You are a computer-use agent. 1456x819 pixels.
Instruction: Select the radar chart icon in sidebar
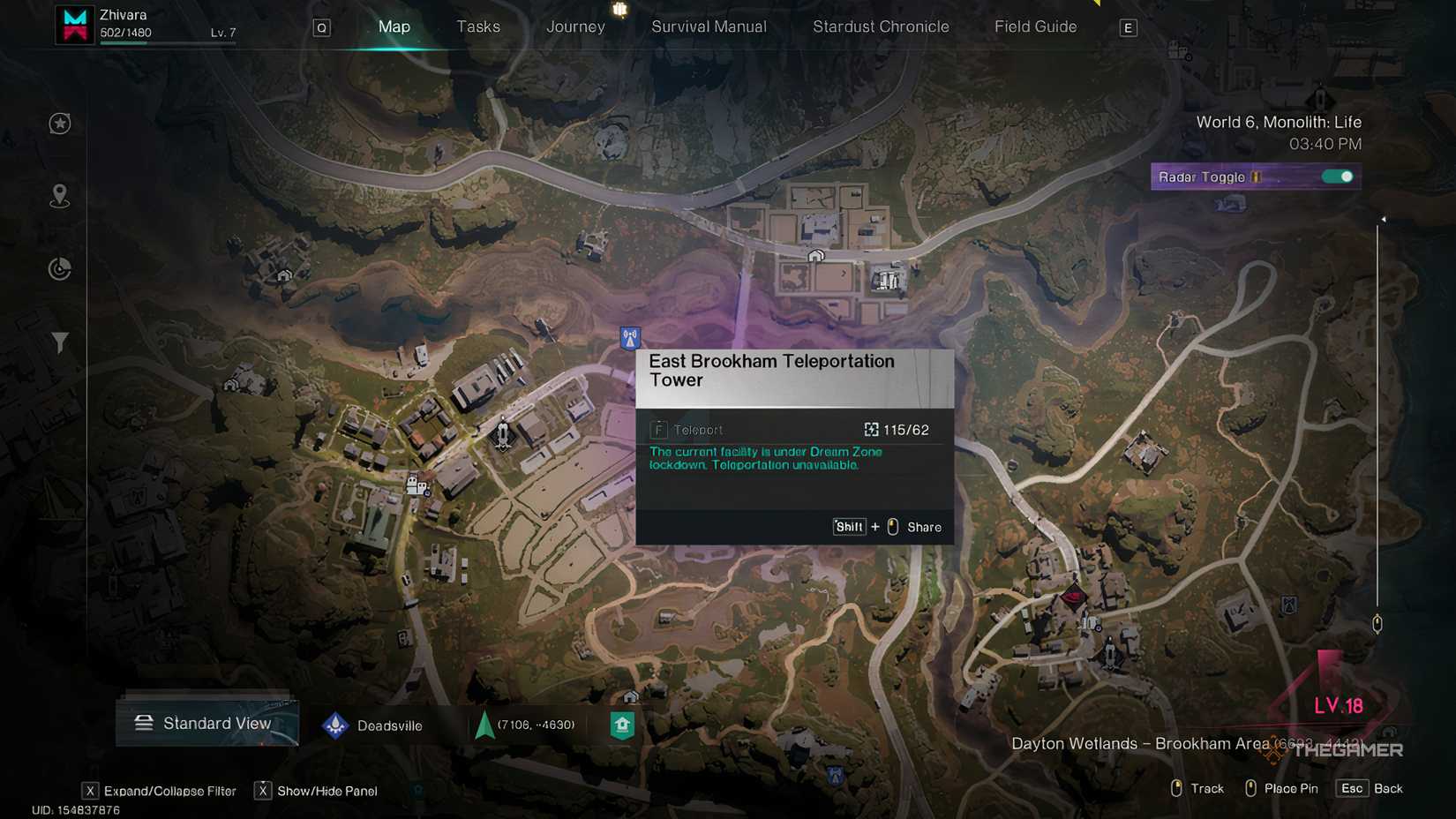click(x=59, y=268)
